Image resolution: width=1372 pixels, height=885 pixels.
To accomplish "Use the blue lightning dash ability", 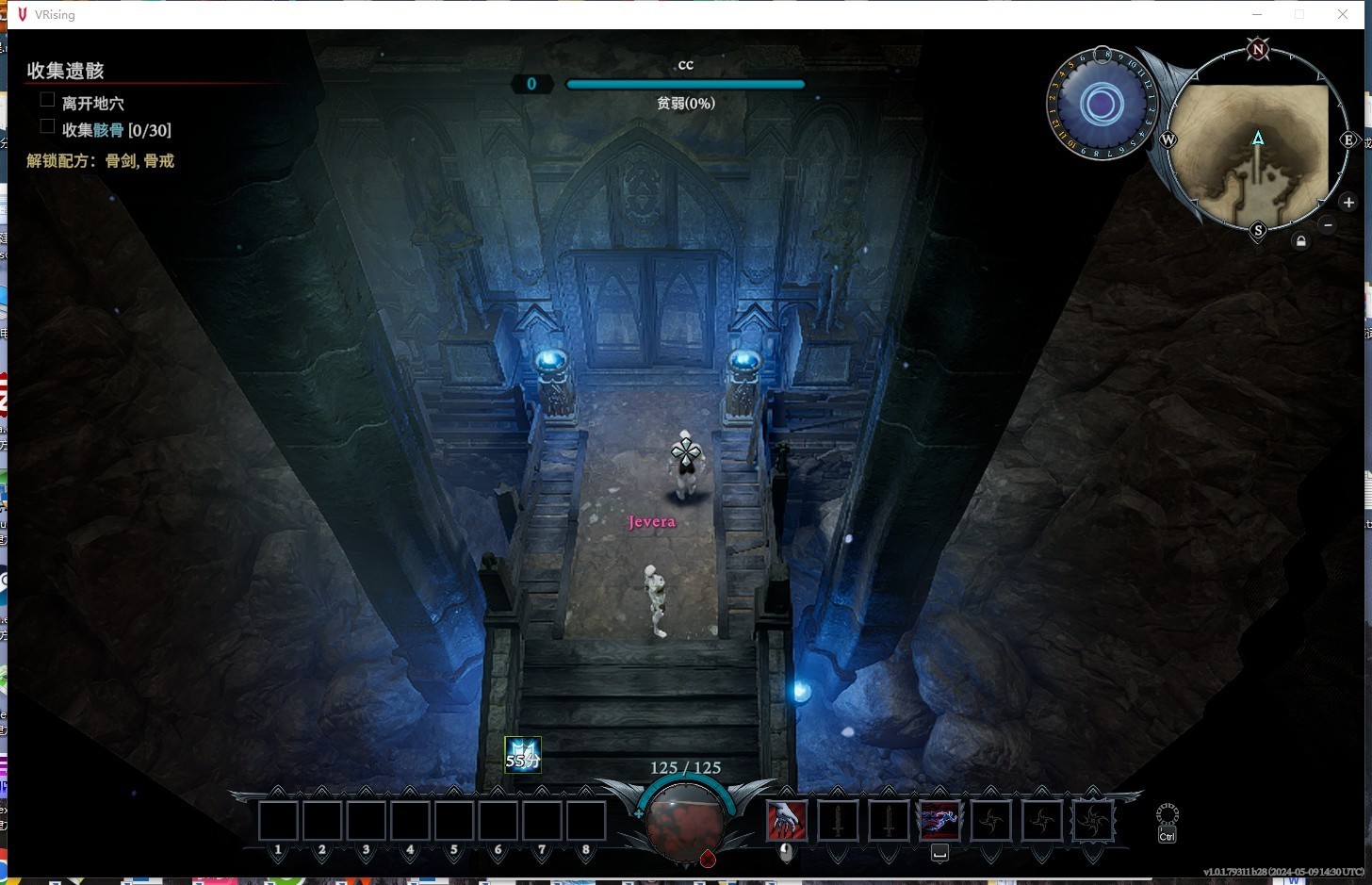I will pyautogui.click(x=939, y=821).
